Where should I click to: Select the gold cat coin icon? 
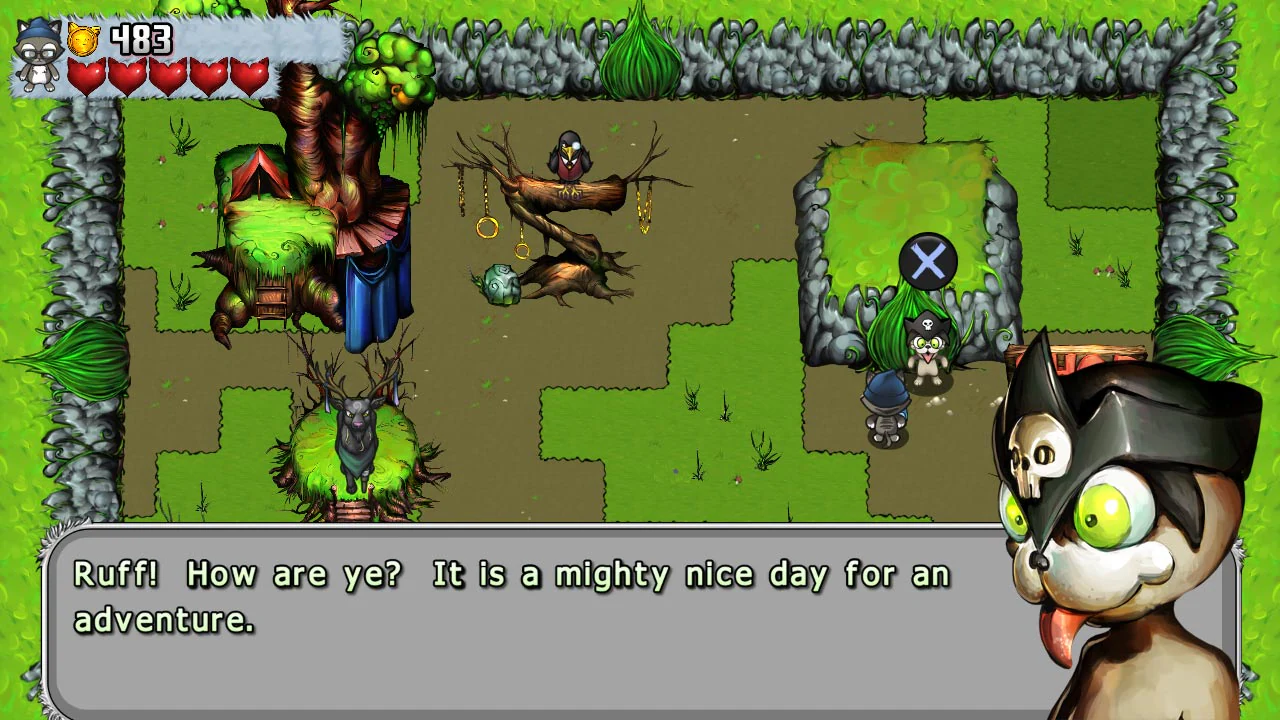pos(84,40)
